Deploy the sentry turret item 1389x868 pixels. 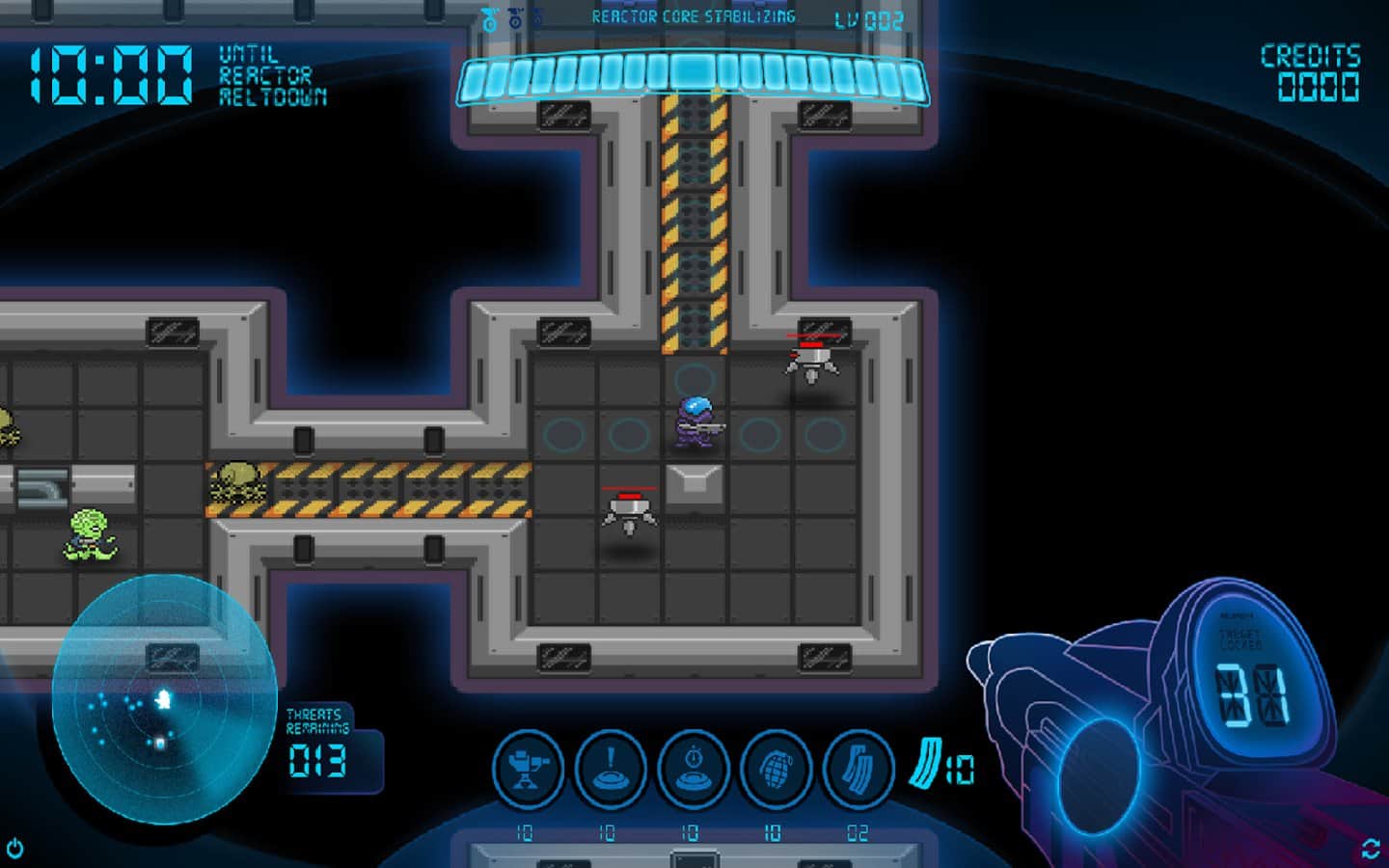click(x=528, y=769)
